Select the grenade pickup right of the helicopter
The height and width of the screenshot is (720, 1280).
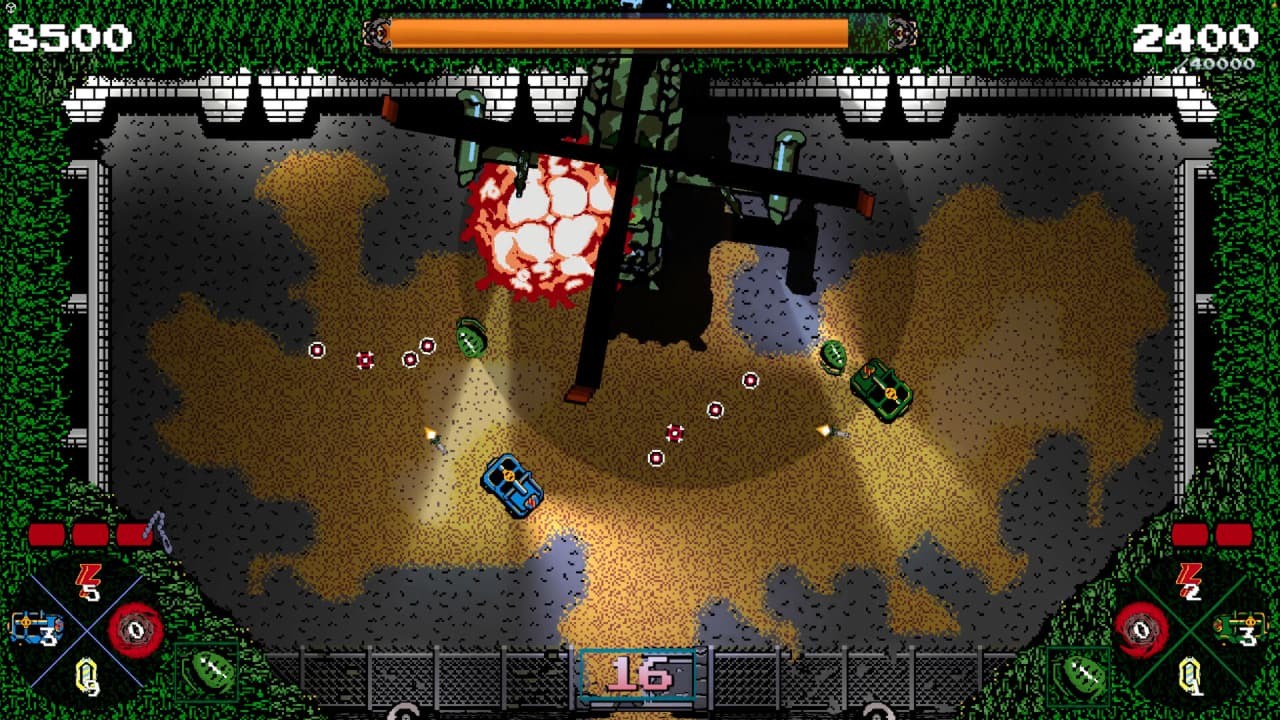point(833,356)
